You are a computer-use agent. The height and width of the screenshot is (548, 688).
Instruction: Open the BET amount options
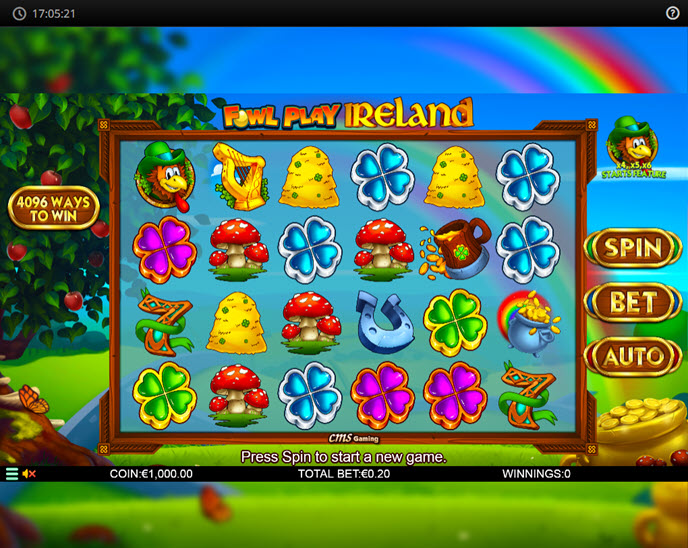[633, 302]
